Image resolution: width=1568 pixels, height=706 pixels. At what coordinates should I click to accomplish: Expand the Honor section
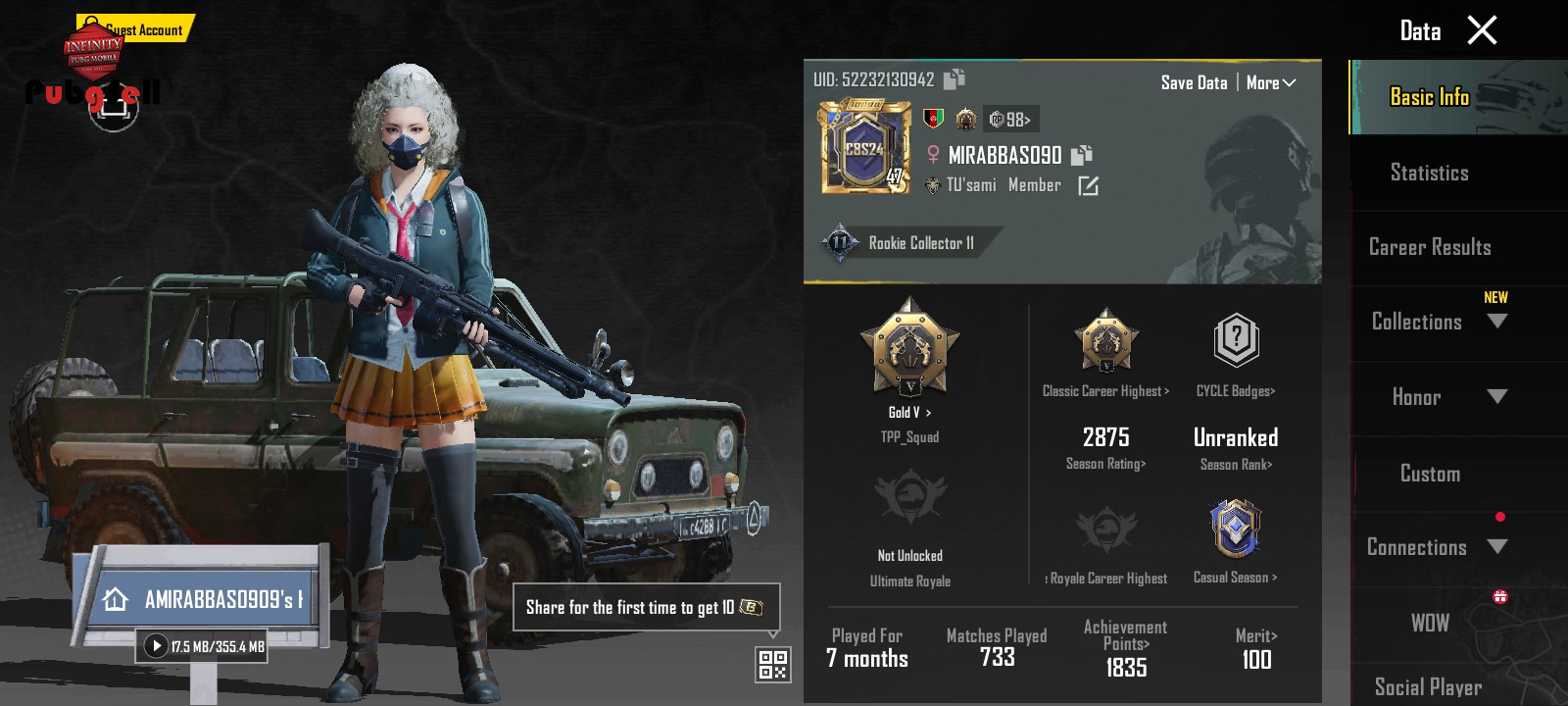(x=1496, y=397)
